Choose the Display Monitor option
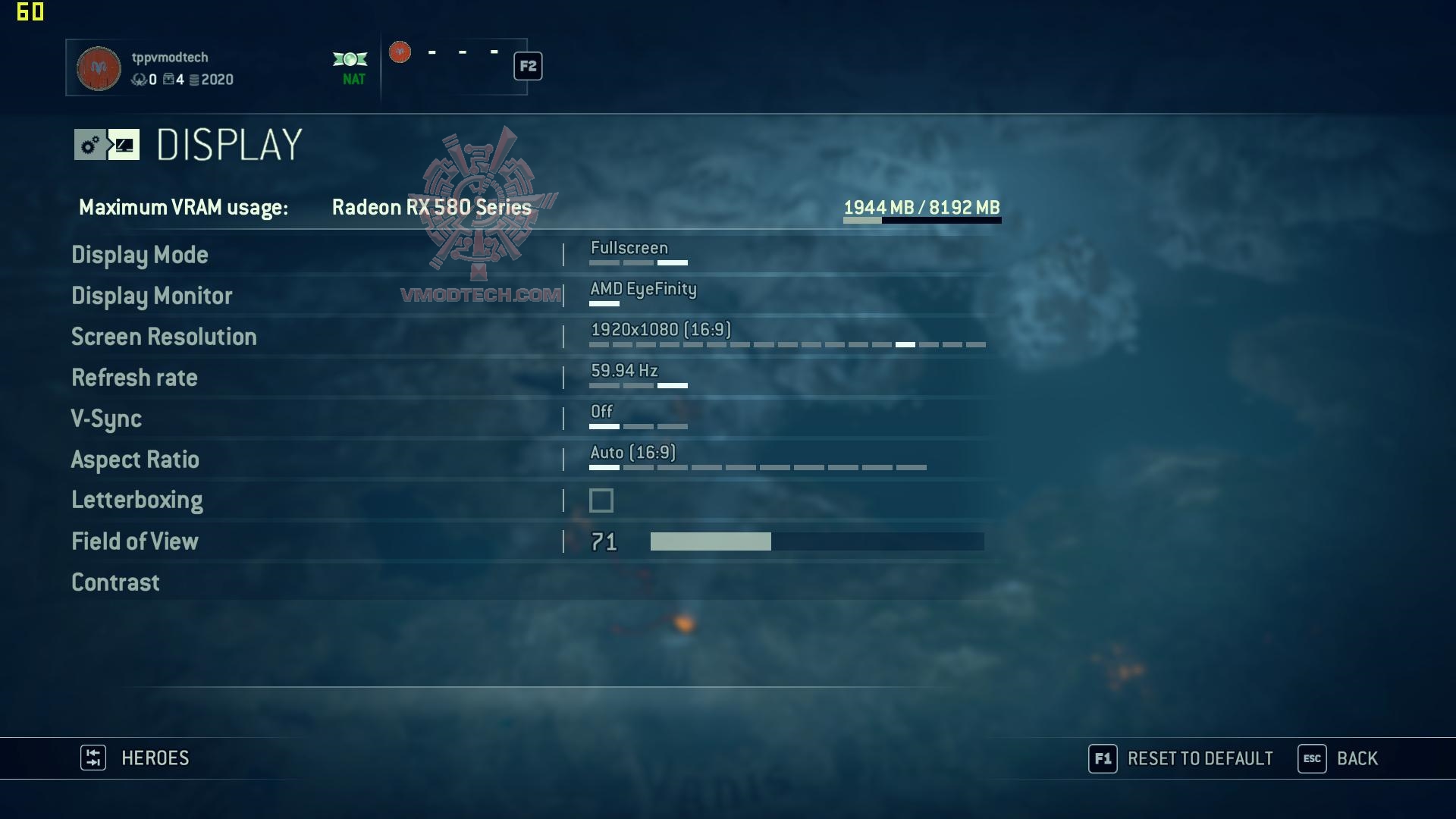The height and width of the screenshot is (819, 1456). tap(152, 296)
